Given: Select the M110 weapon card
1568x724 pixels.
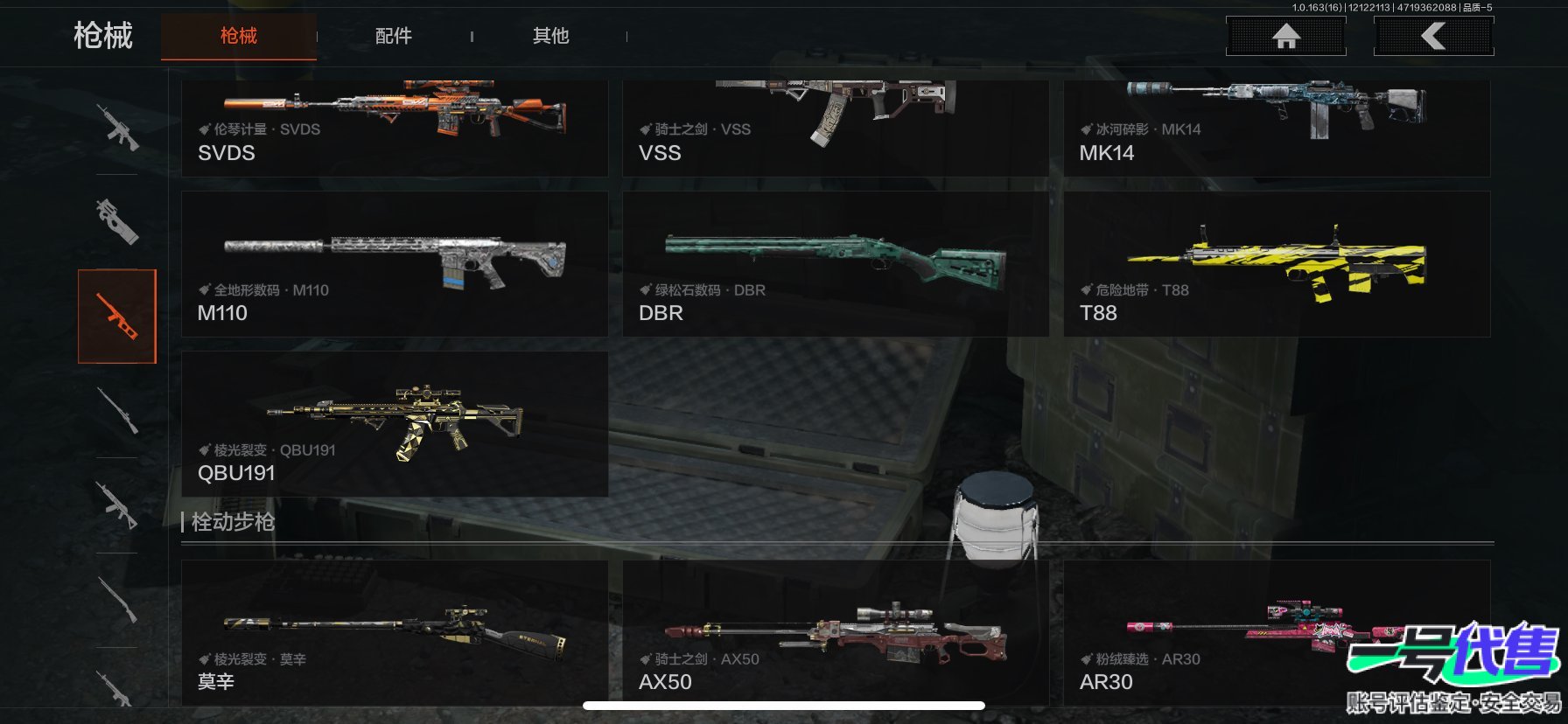Looking at the screenshot, I should pos(394,264).
